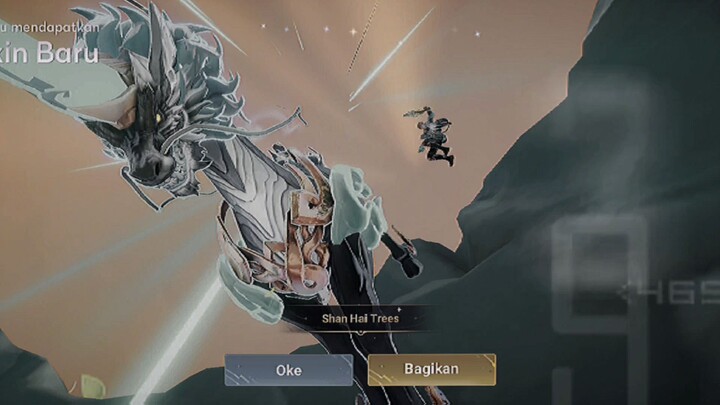Screen dimensions: 720x405
Task: Share the skin using Bagikan button
Action: (431, 369)
